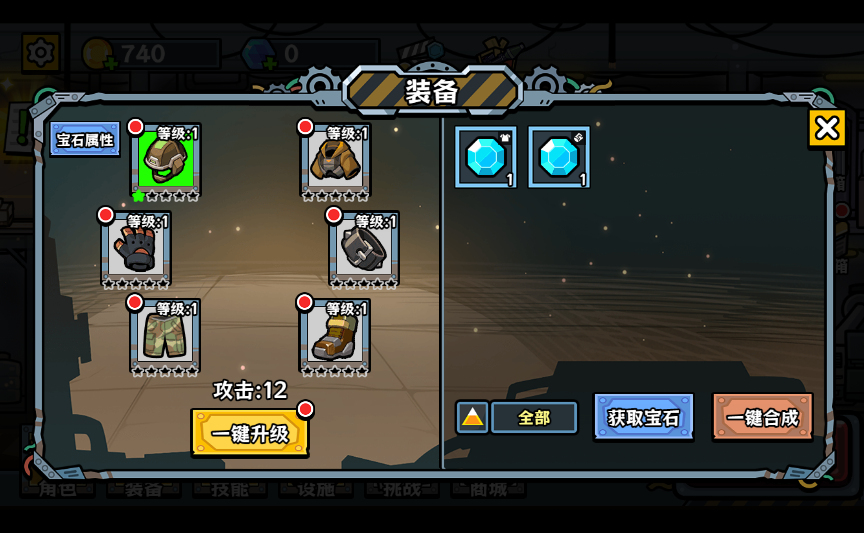Select the body armor equipment slot
The height and width of the screenshot is (533, 864).
336,159
